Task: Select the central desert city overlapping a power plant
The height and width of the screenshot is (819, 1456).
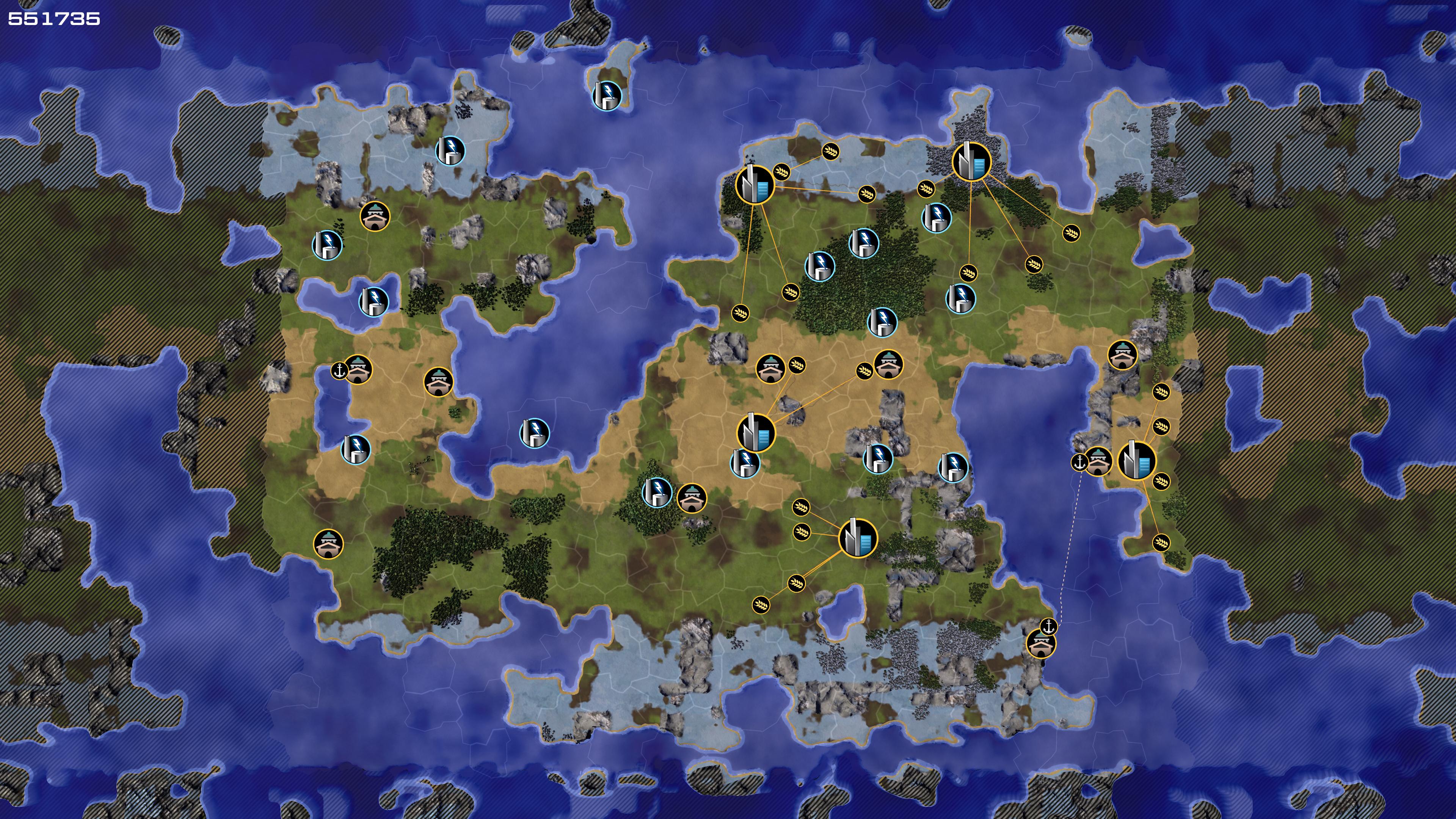Action: [756, 432]
